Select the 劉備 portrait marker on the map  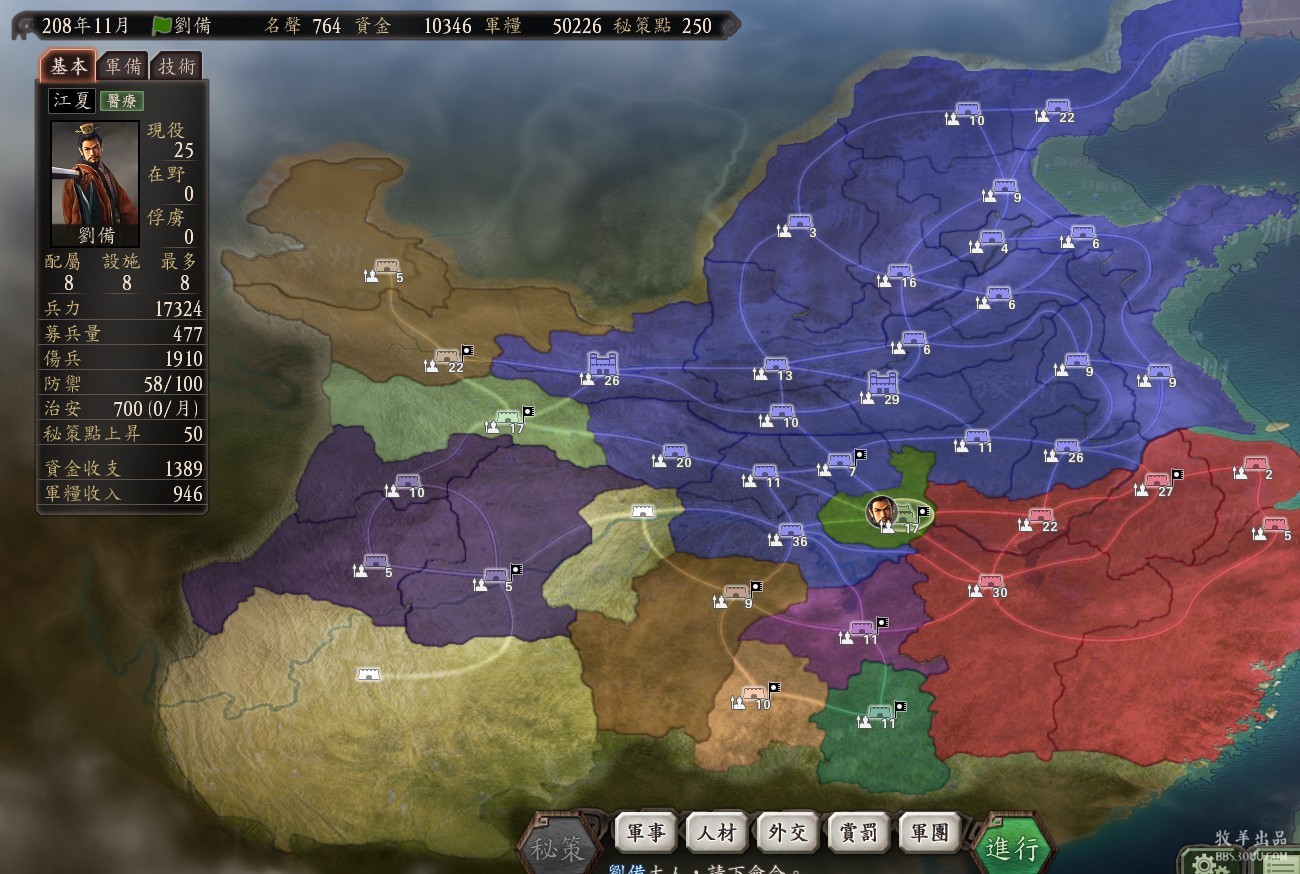(881, 511)
